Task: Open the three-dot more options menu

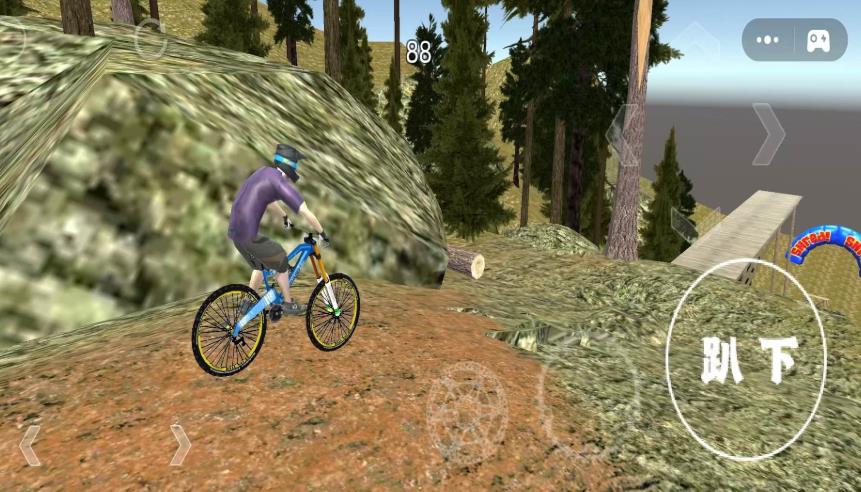Action: click(x=768, y=40)
